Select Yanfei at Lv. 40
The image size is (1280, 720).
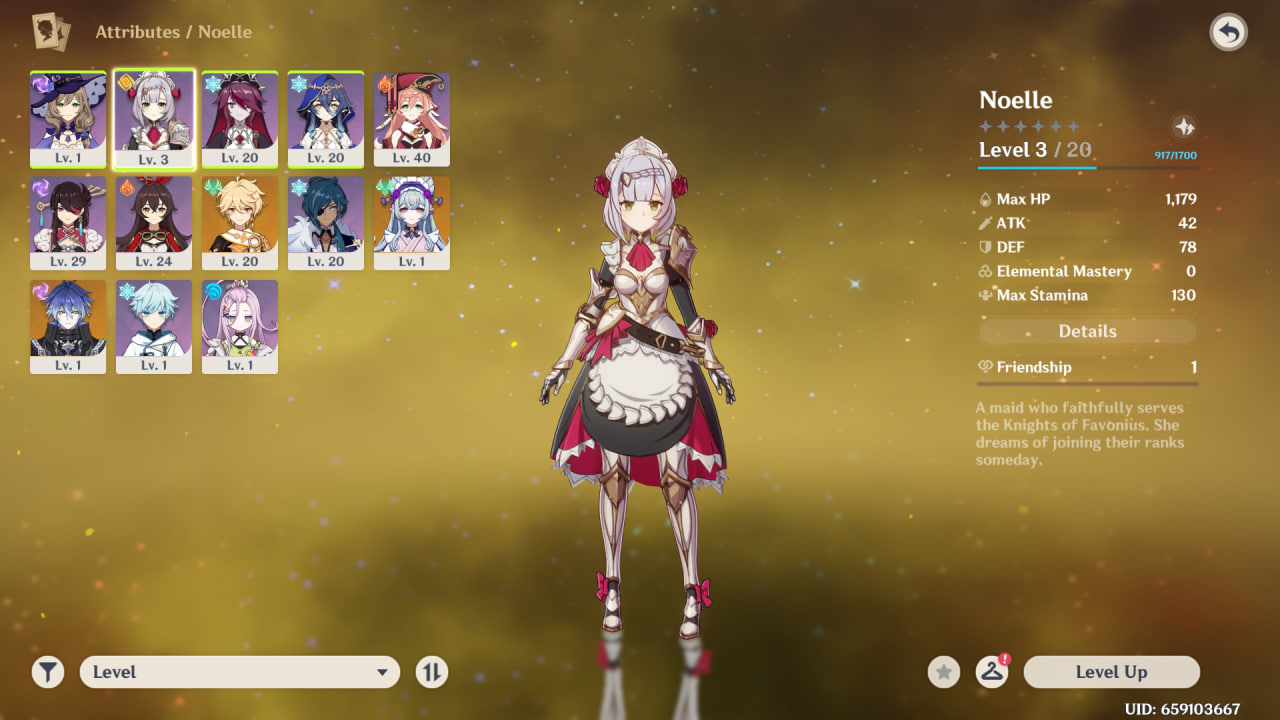(x=412, y=118)
